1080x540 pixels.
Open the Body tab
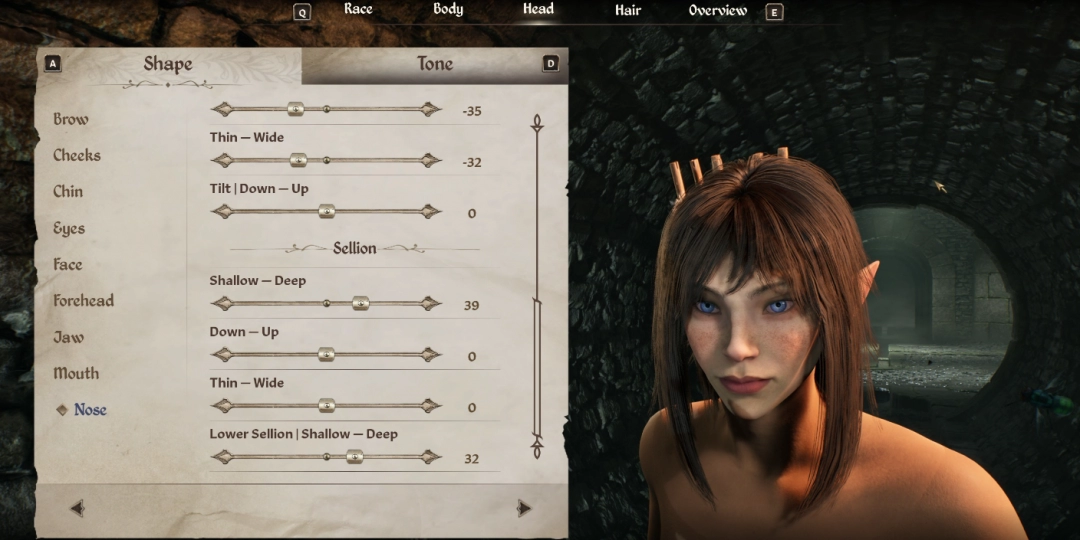tap(448, 9)
